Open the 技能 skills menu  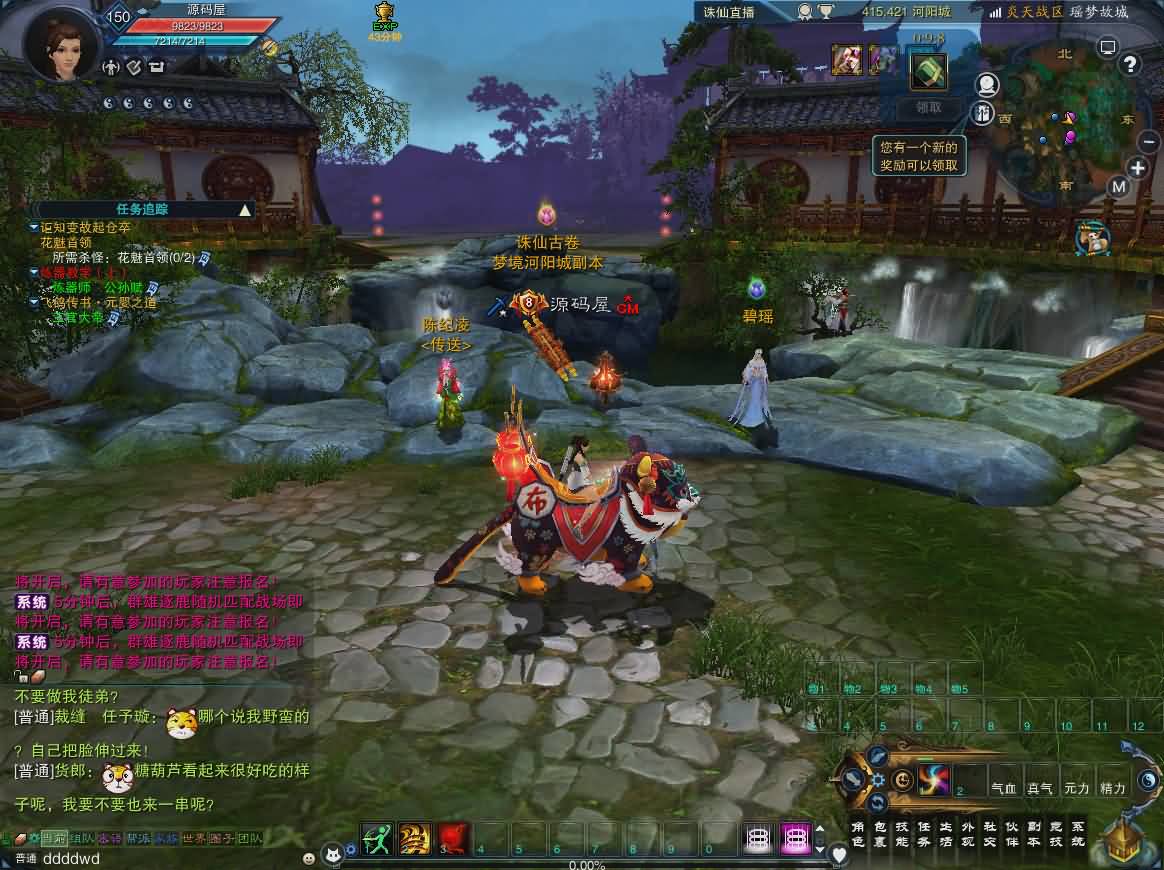click(902, 834)
